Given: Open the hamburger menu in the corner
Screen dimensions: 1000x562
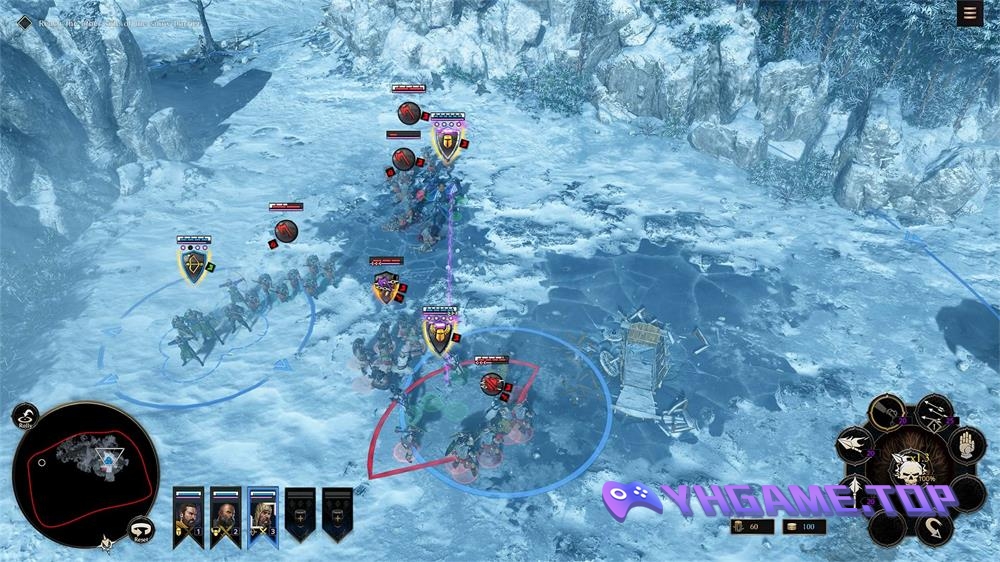Looking at the screenshot, I should (x=968, y=13).
